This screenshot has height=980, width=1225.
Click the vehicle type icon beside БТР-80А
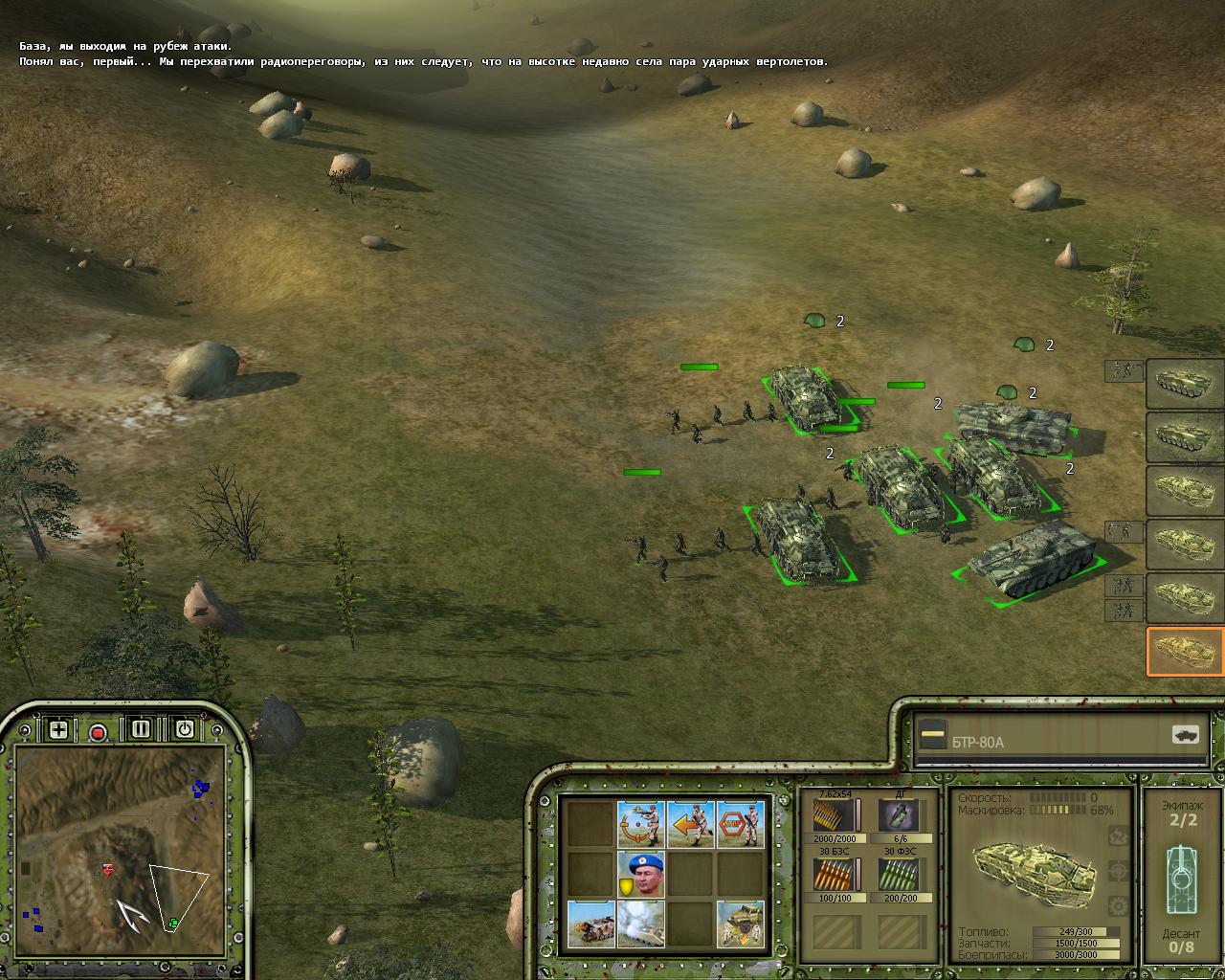tap(1185, 735)
